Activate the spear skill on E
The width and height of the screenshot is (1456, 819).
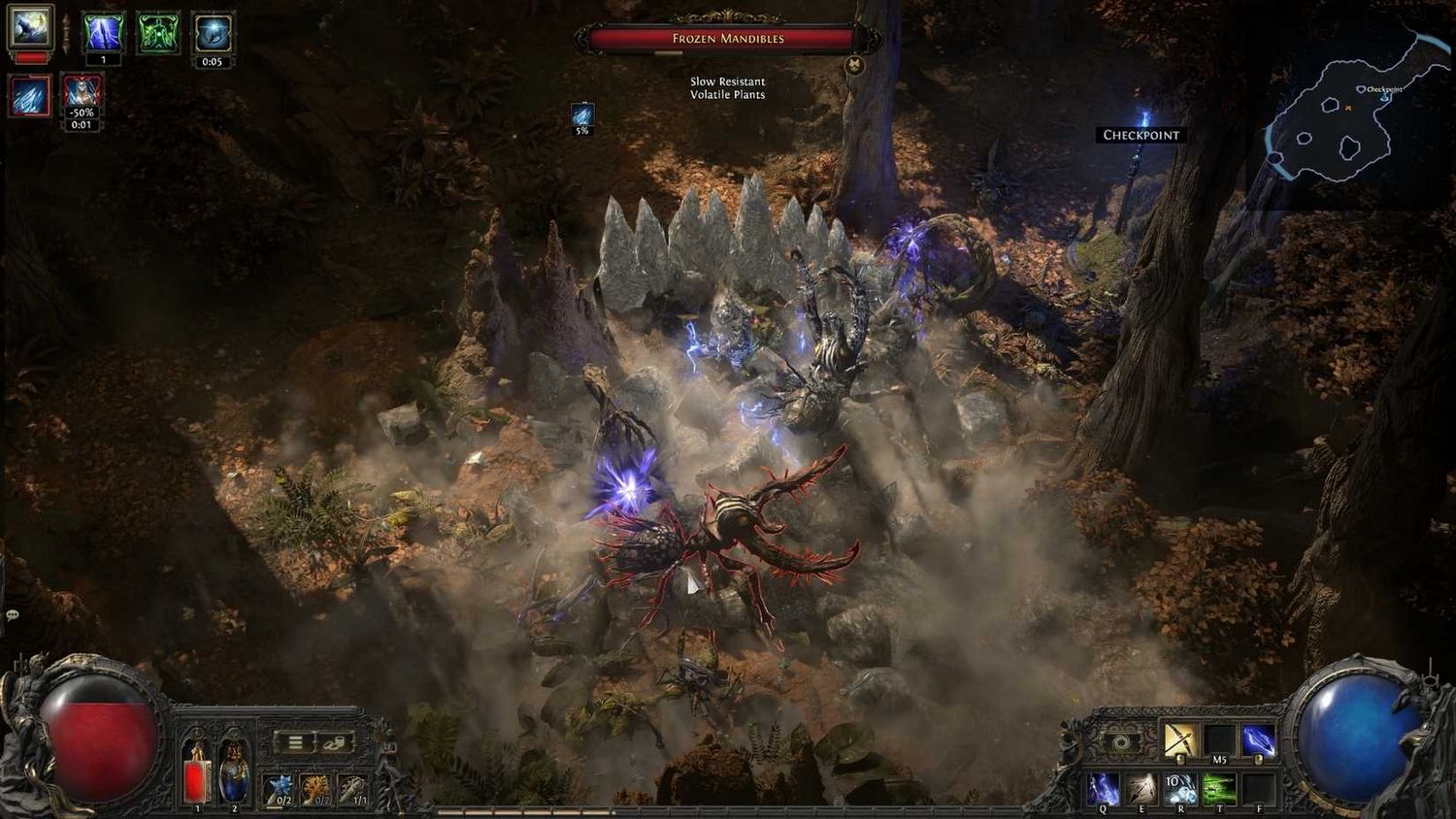(x=1142, y=789)
